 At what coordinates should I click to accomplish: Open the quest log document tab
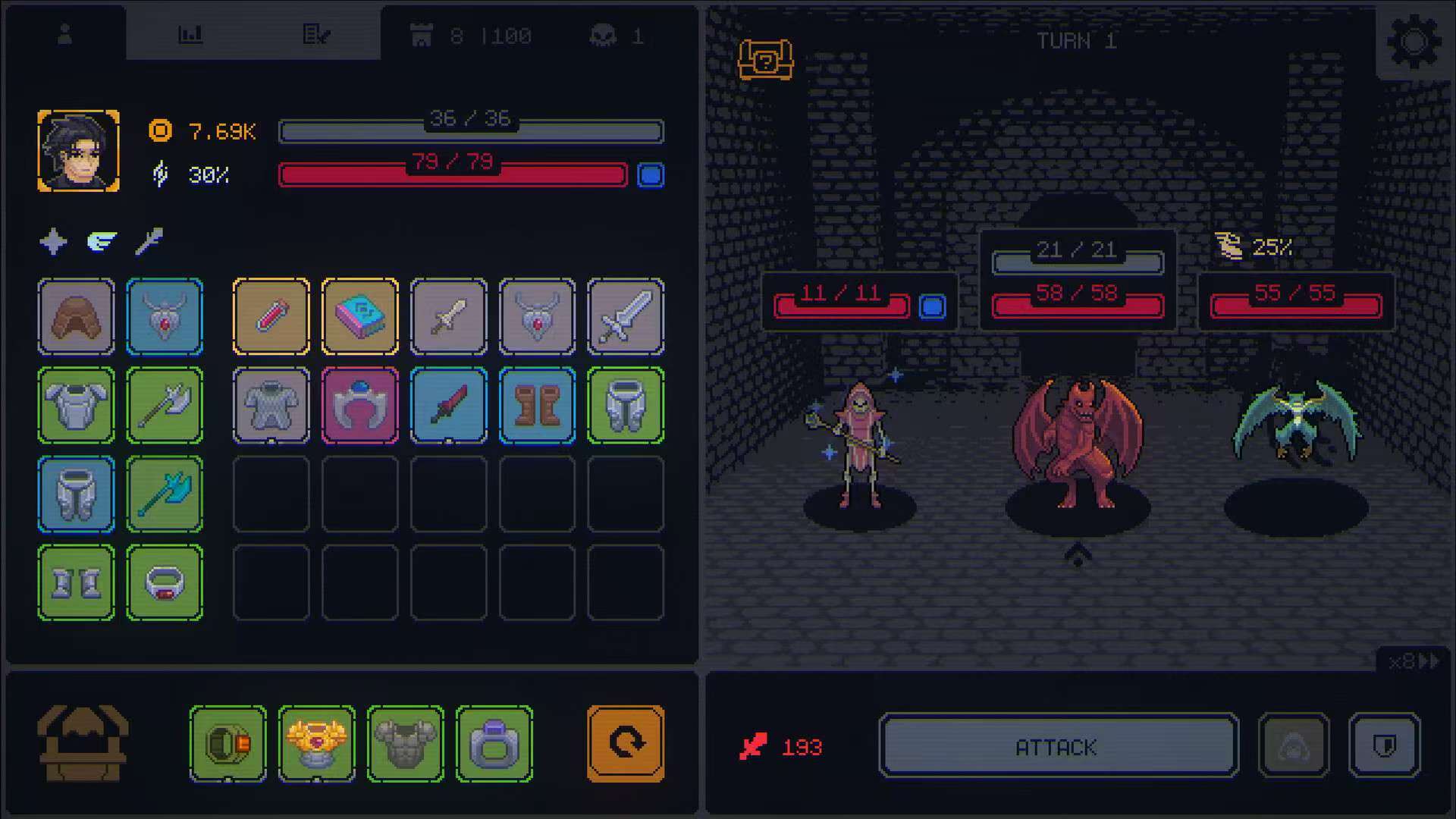[x=318, y=33]
